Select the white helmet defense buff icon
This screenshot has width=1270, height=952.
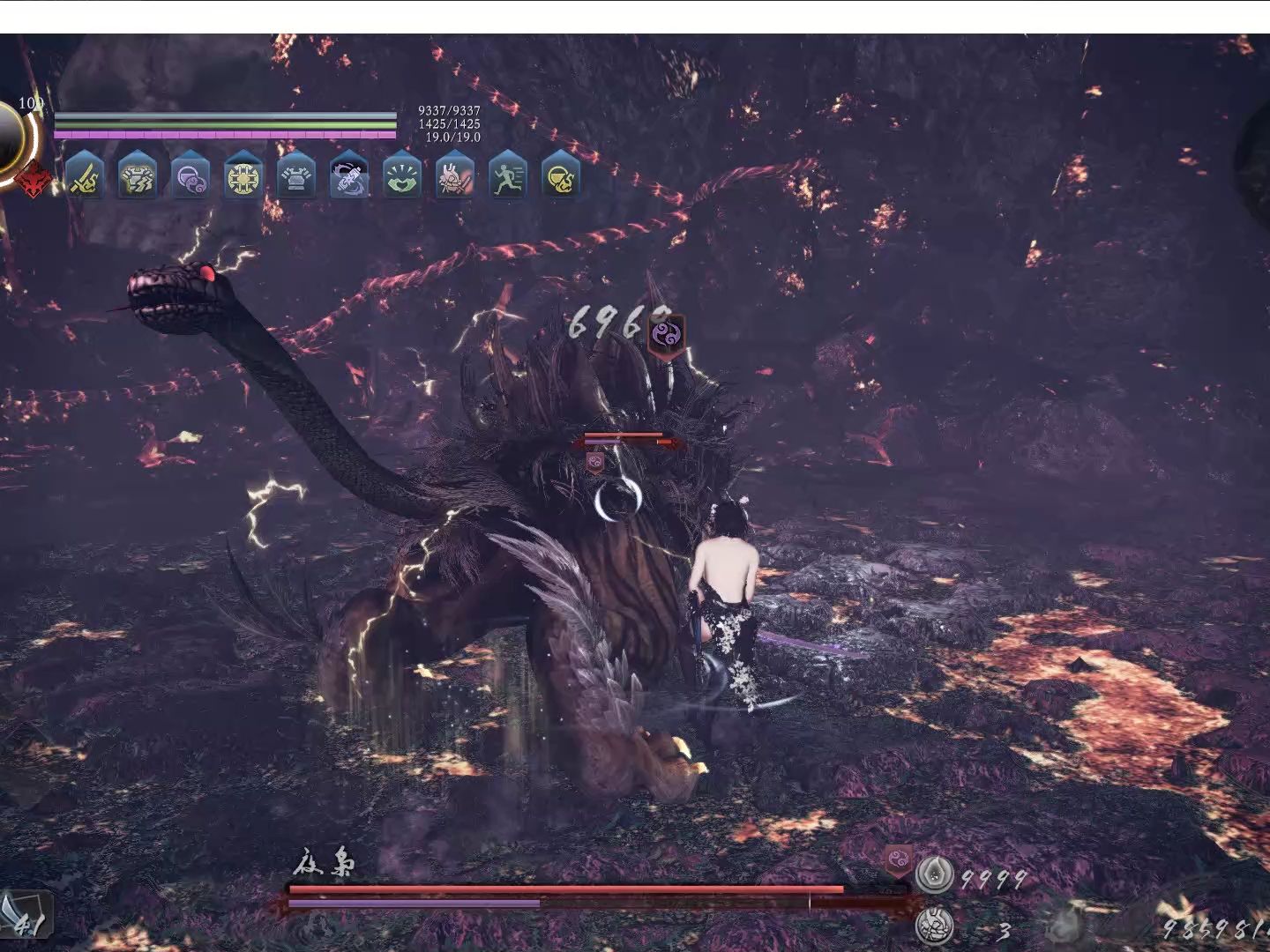point(295,175)
